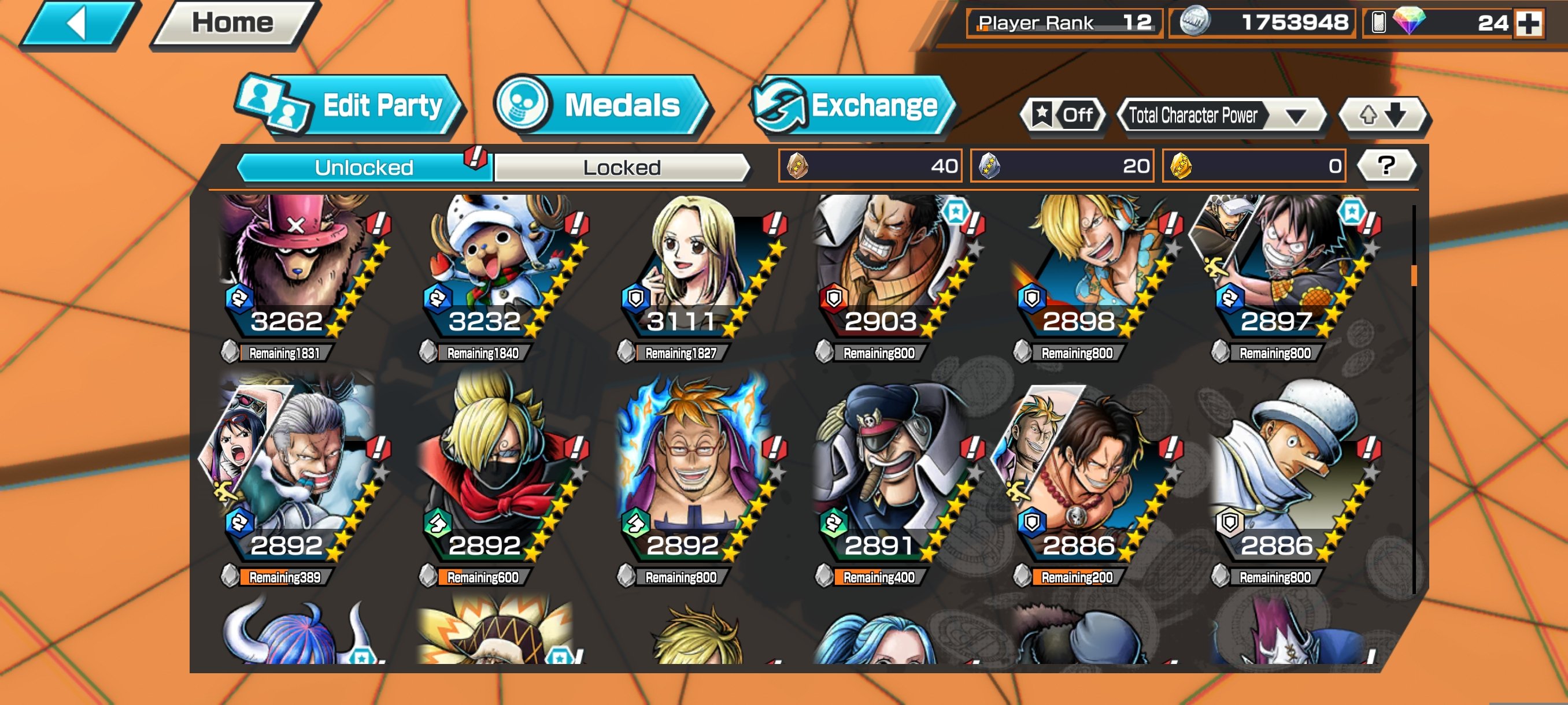Toggle the favorites star filter Off

coord(1064,115)
